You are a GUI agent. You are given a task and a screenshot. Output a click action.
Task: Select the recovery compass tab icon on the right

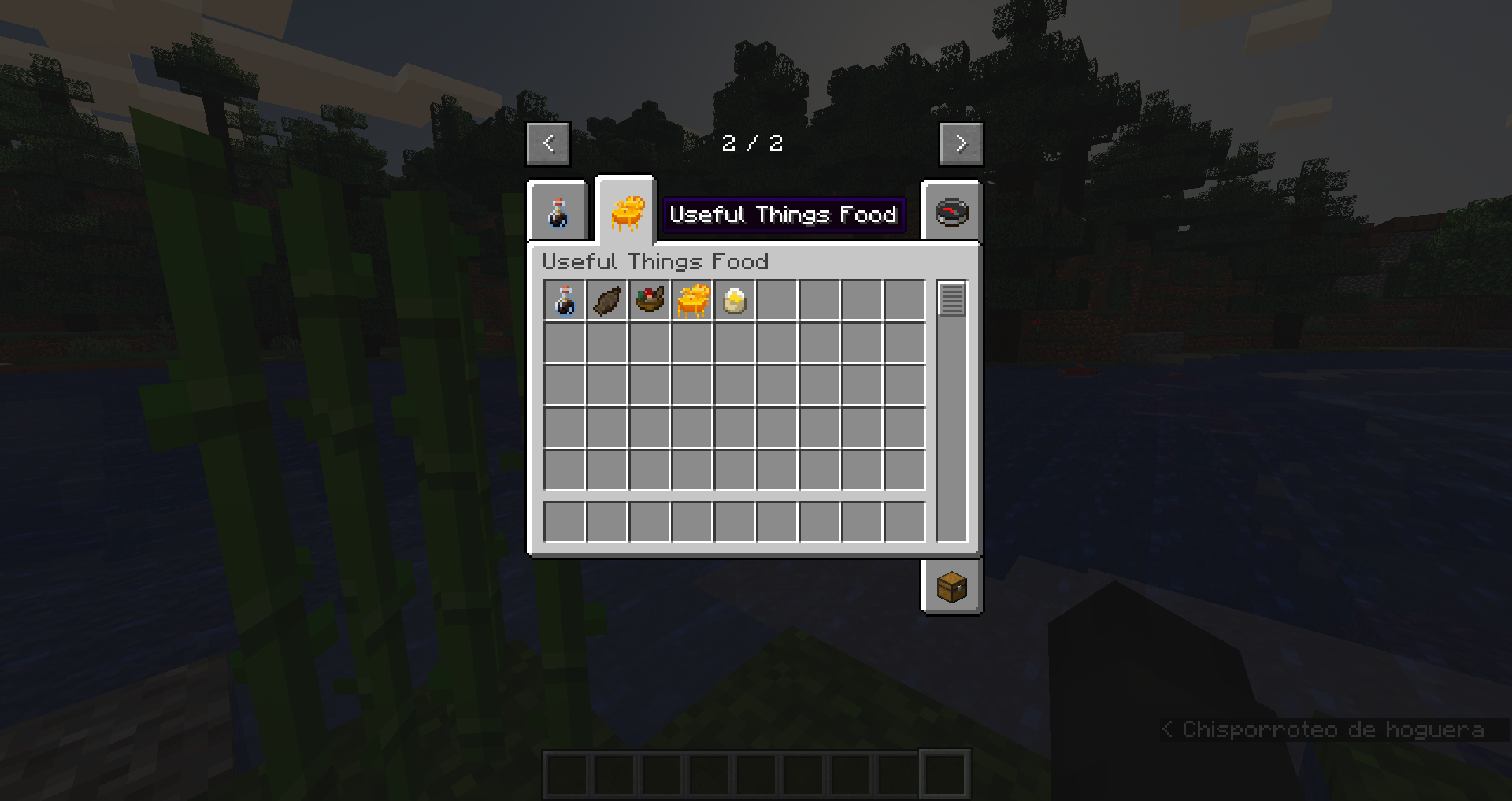click(951, 213)
